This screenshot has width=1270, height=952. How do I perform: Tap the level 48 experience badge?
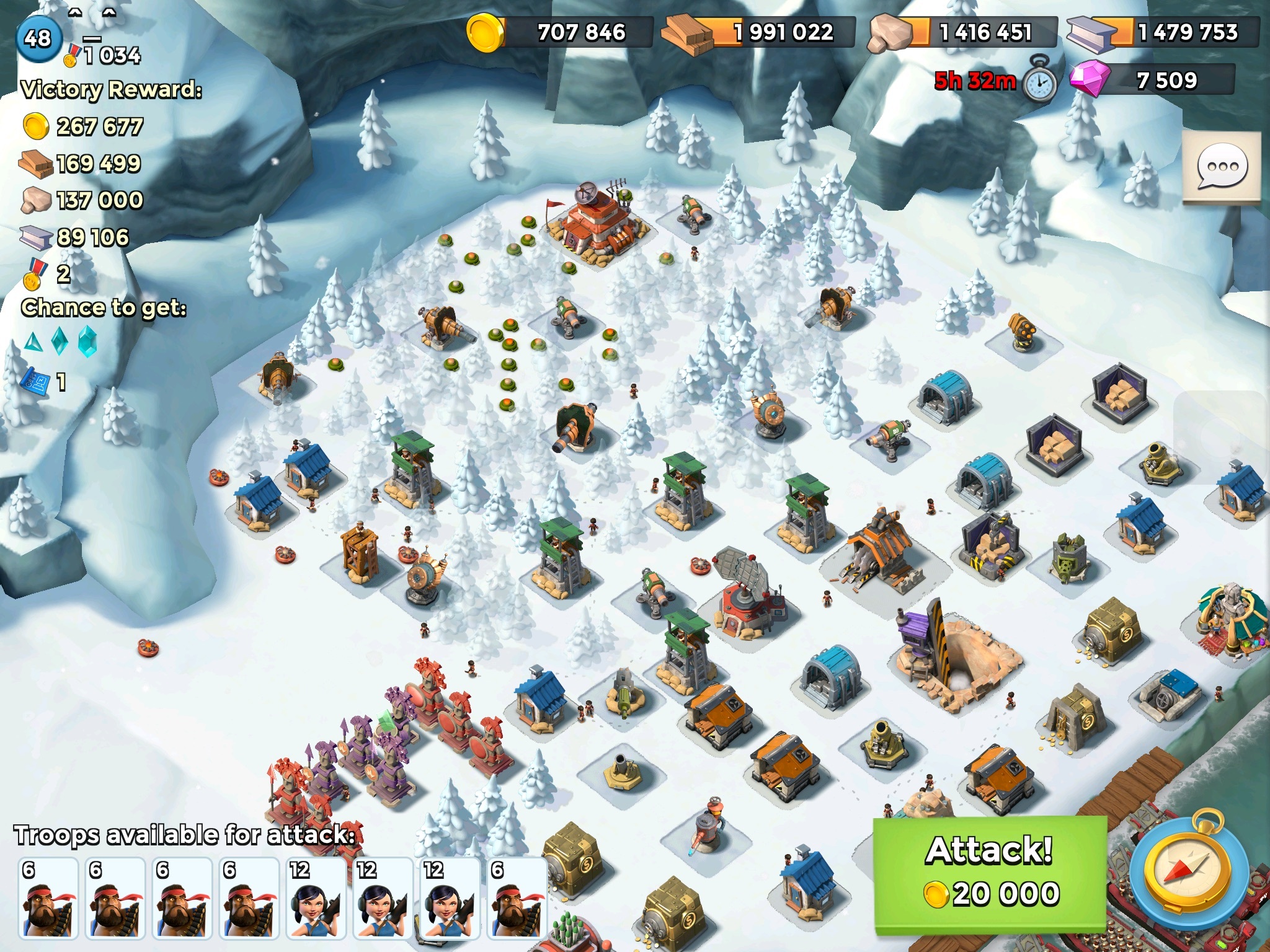[38, 38]
